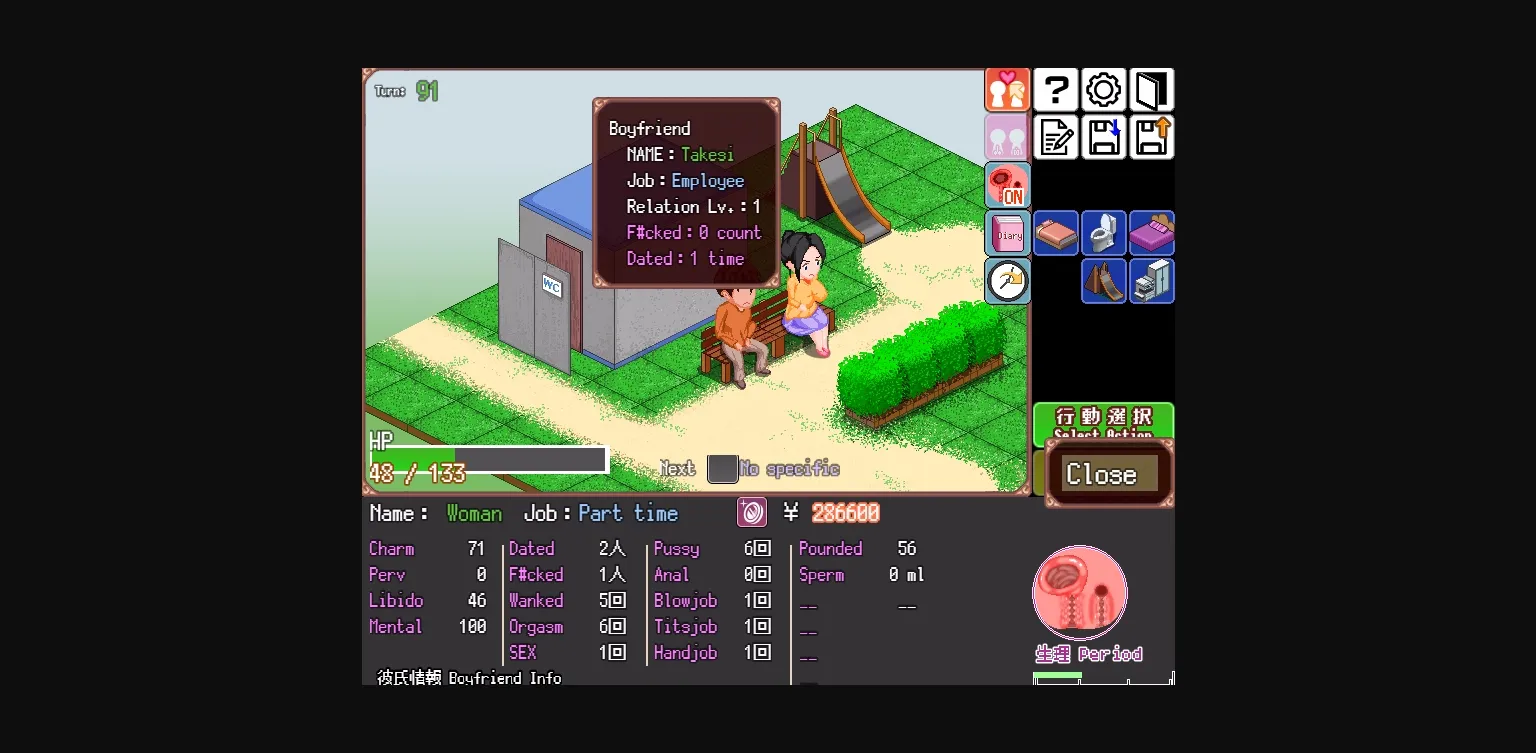Click the HP bar showing 48/133
The image size is (1536, 753).
[x=488, y=458]
